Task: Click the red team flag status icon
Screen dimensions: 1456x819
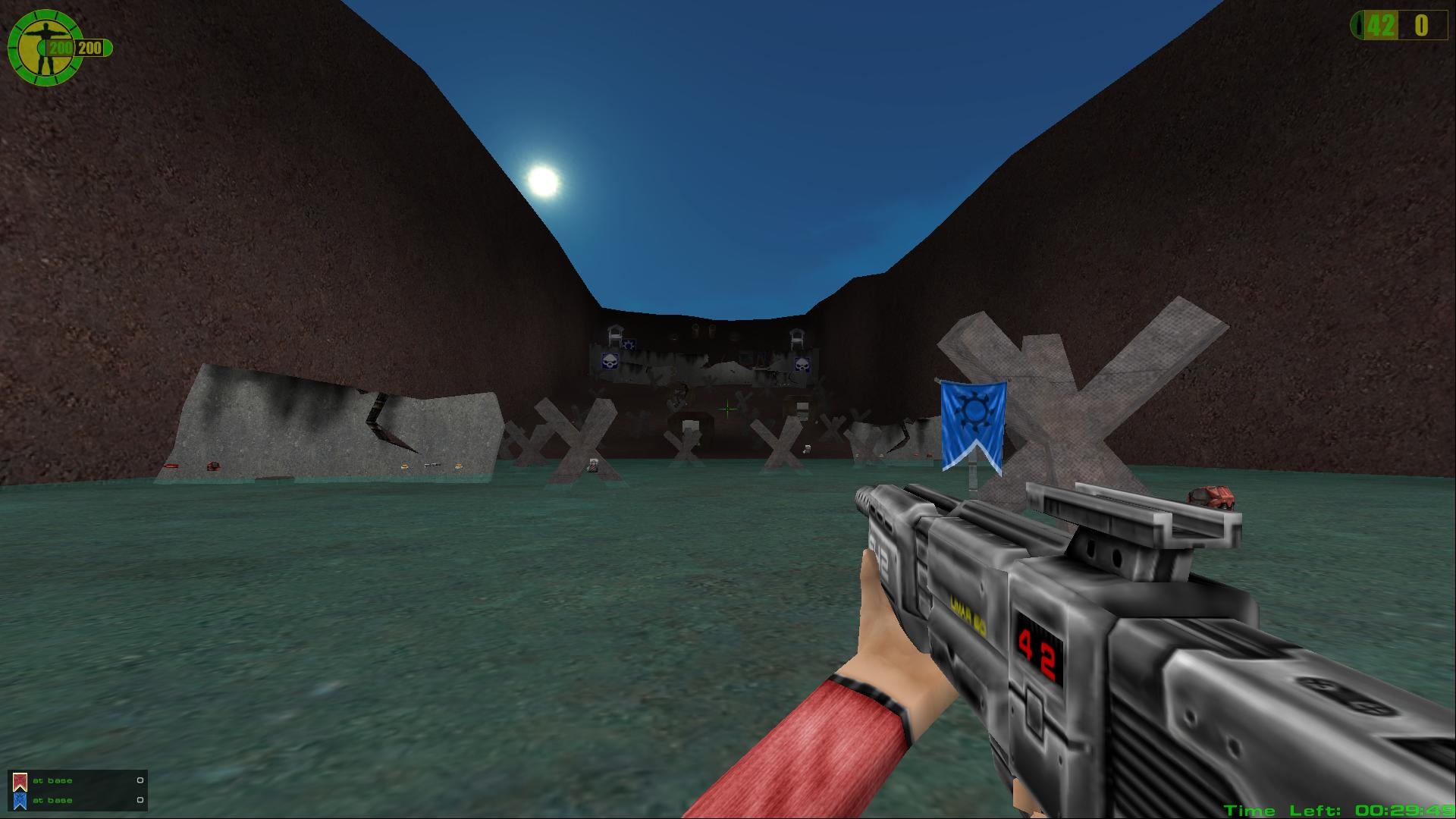Action: tap(20, 781)
